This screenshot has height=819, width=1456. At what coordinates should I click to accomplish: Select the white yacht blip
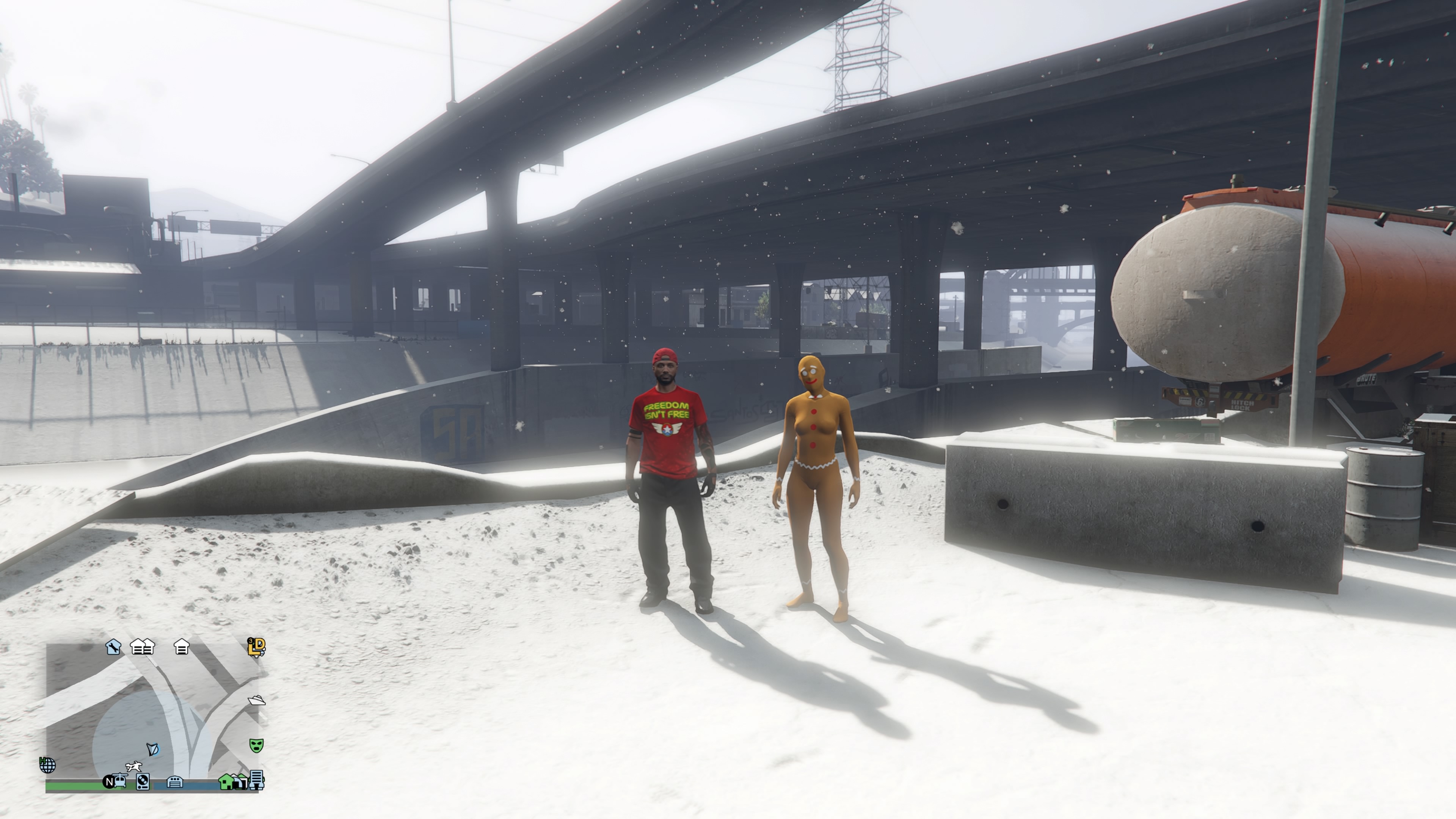(257, 701)
